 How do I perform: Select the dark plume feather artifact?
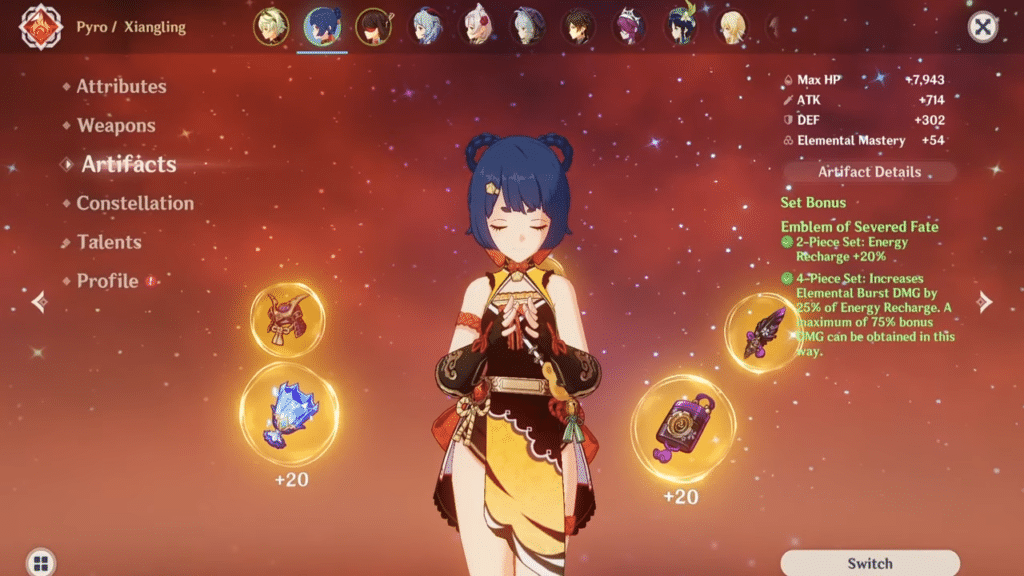pos(763,333)
